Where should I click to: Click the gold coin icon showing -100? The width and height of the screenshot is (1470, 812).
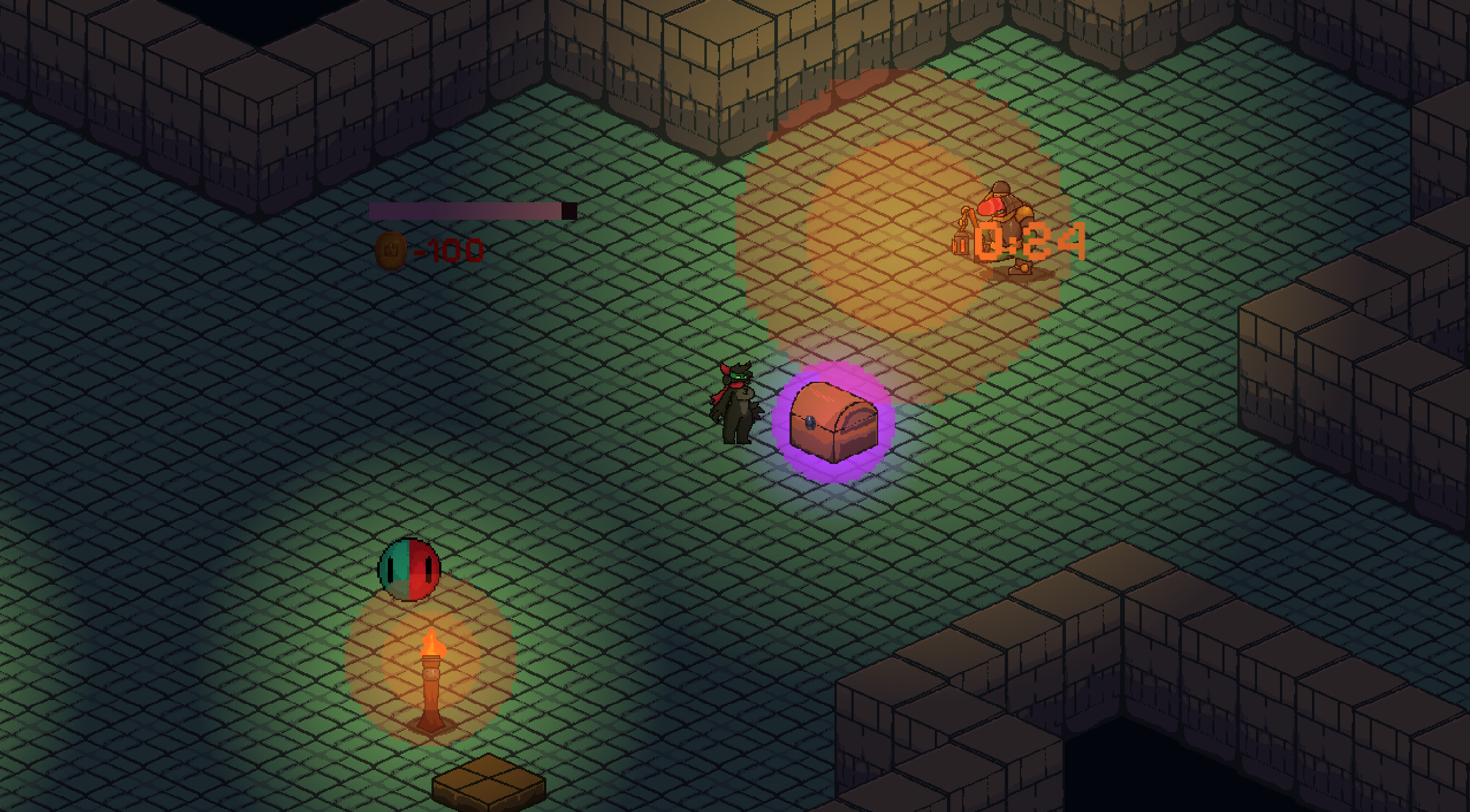tap(392, 252)
